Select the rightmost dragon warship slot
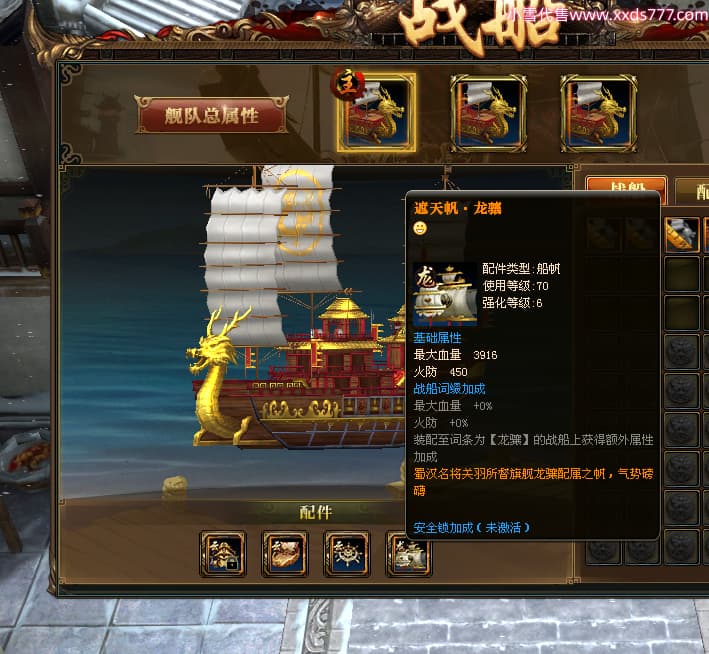The width and height of the screenshot is (709, 654). (598, 112)
